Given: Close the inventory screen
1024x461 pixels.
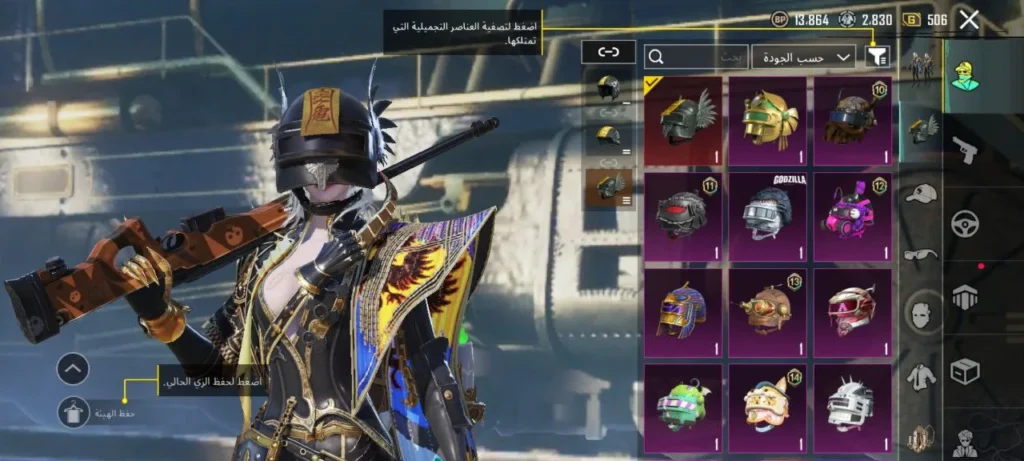Looking at the screenshot, I should pos(968,20).
